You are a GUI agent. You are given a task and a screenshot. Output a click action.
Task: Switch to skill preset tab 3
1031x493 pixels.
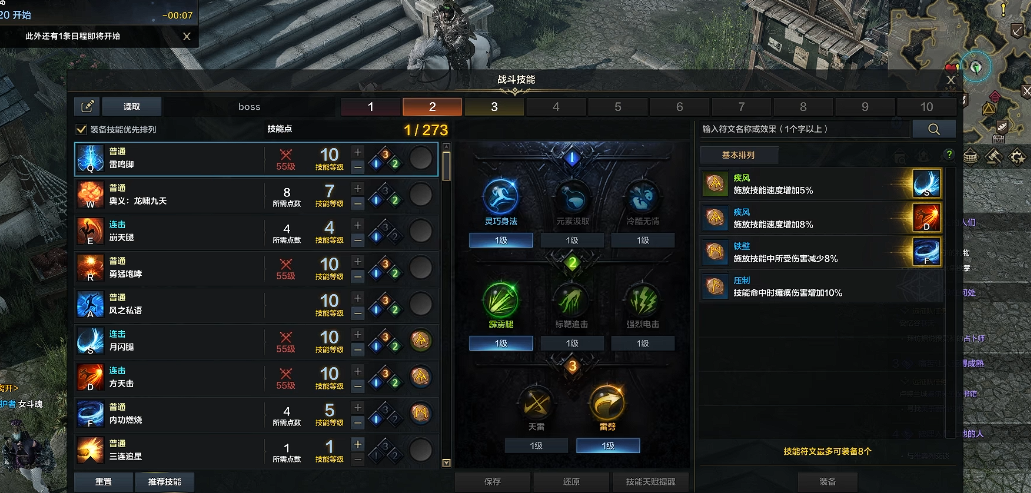[494, 107]
